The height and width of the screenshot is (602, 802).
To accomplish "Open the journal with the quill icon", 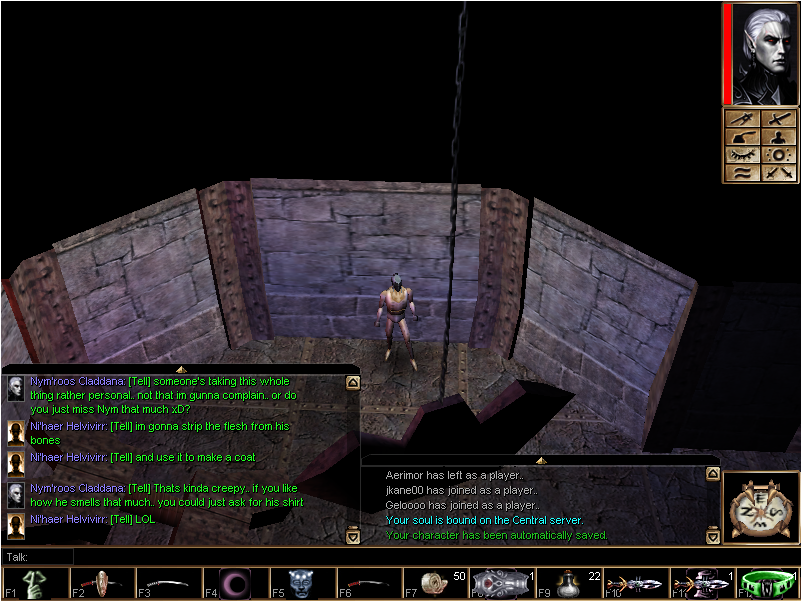I will (740, 137).
